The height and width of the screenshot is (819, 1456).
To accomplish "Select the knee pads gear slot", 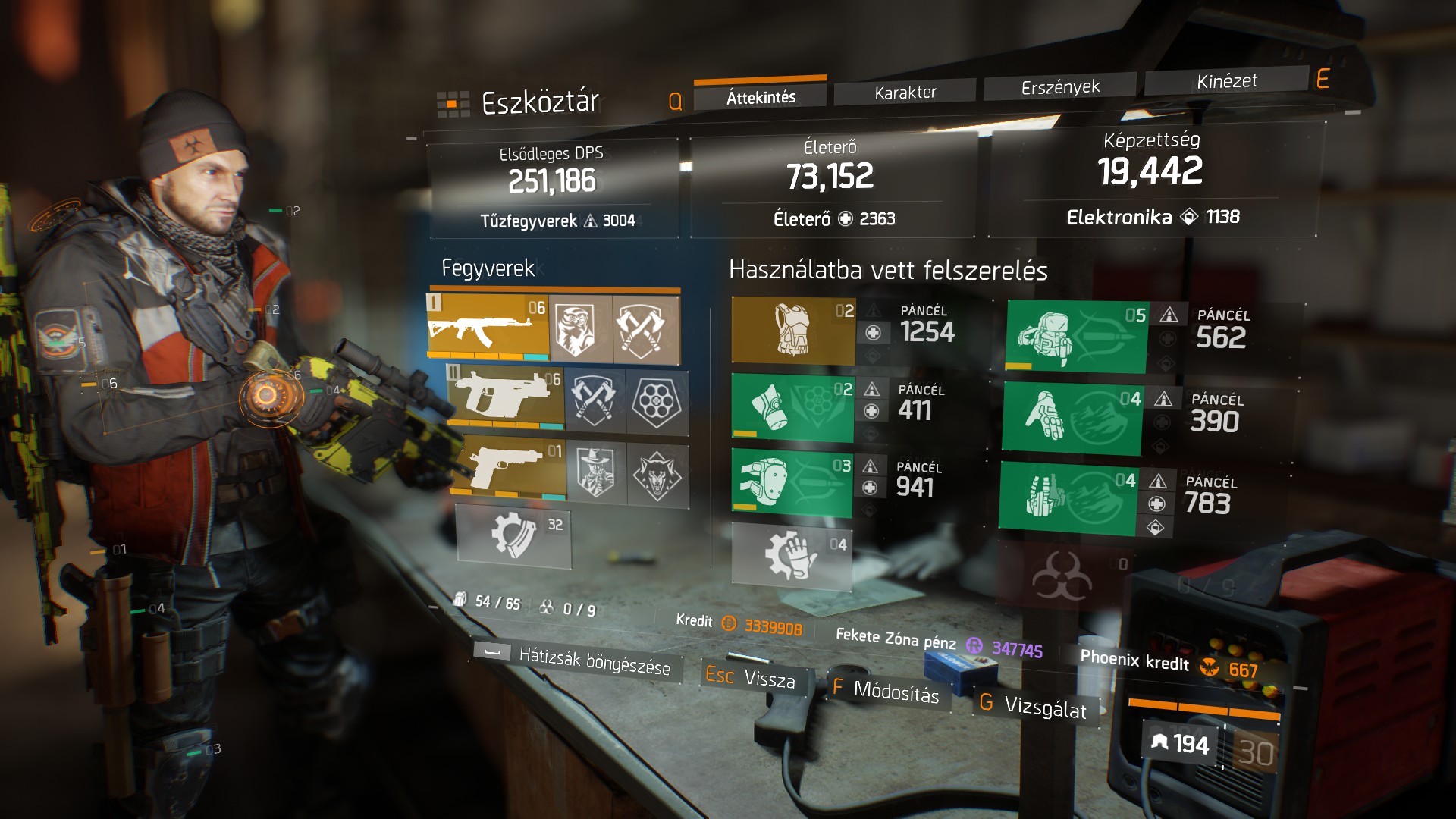I will click(792, 483).
